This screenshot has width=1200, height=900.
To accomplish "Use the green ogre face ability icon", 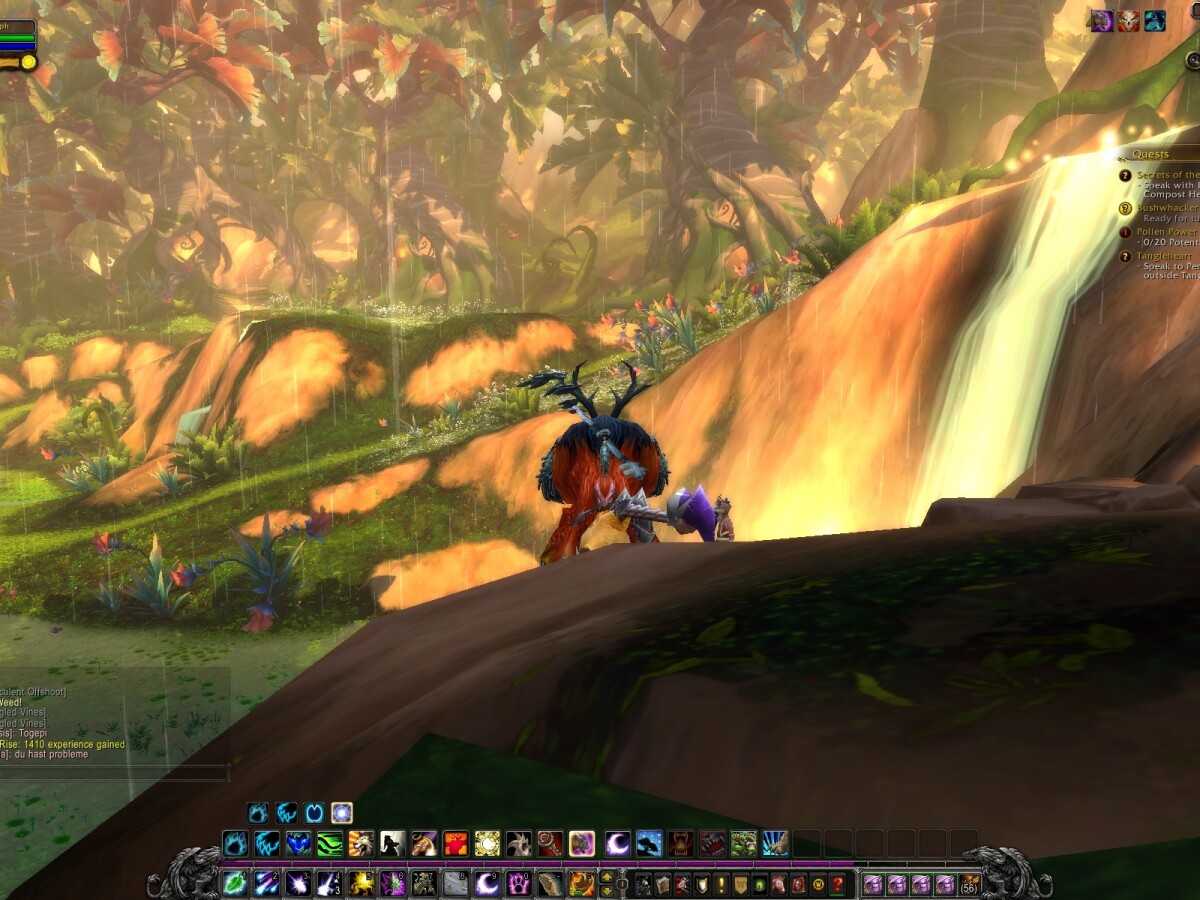I will click(743, 843).
